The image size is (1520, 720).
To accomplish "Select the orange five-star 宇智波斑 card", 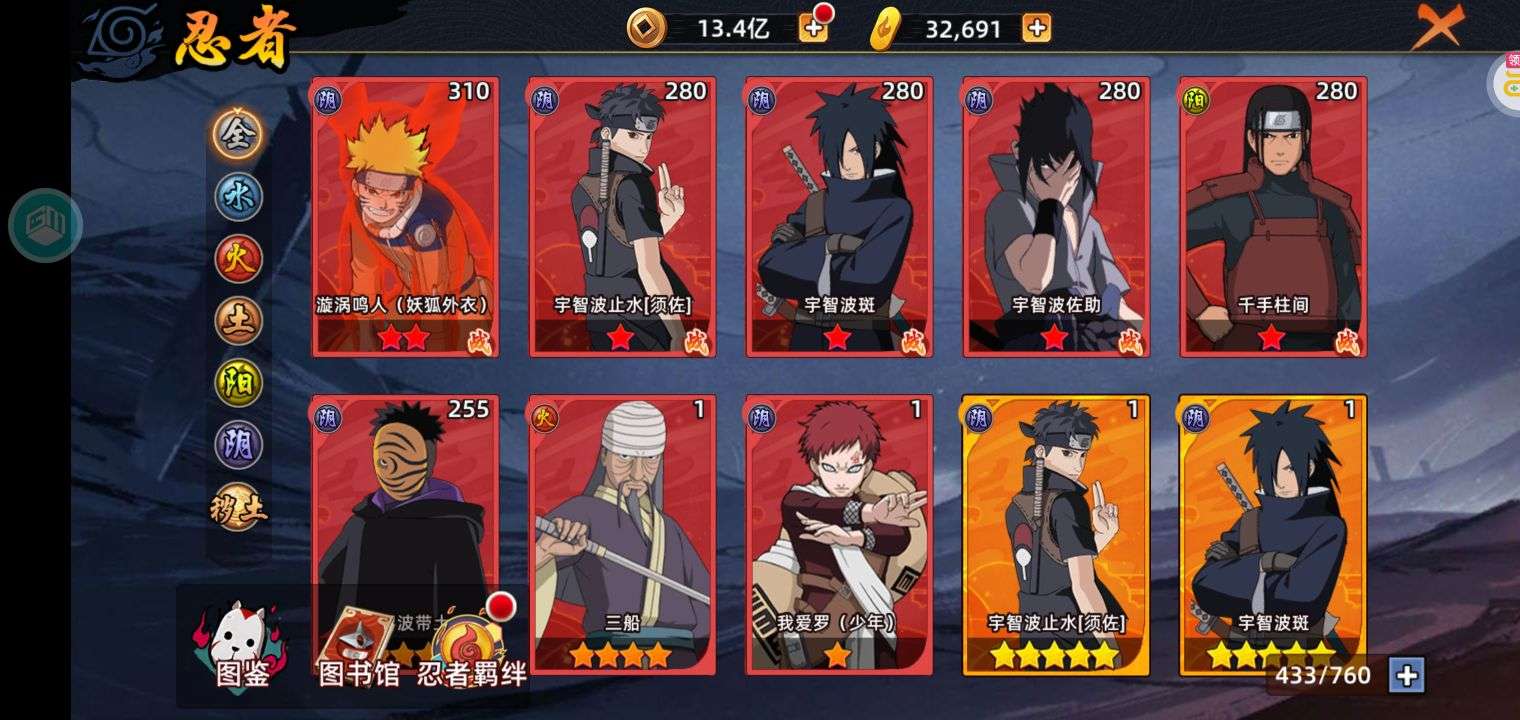I will pyautogui.click(x=1273, y=534).
